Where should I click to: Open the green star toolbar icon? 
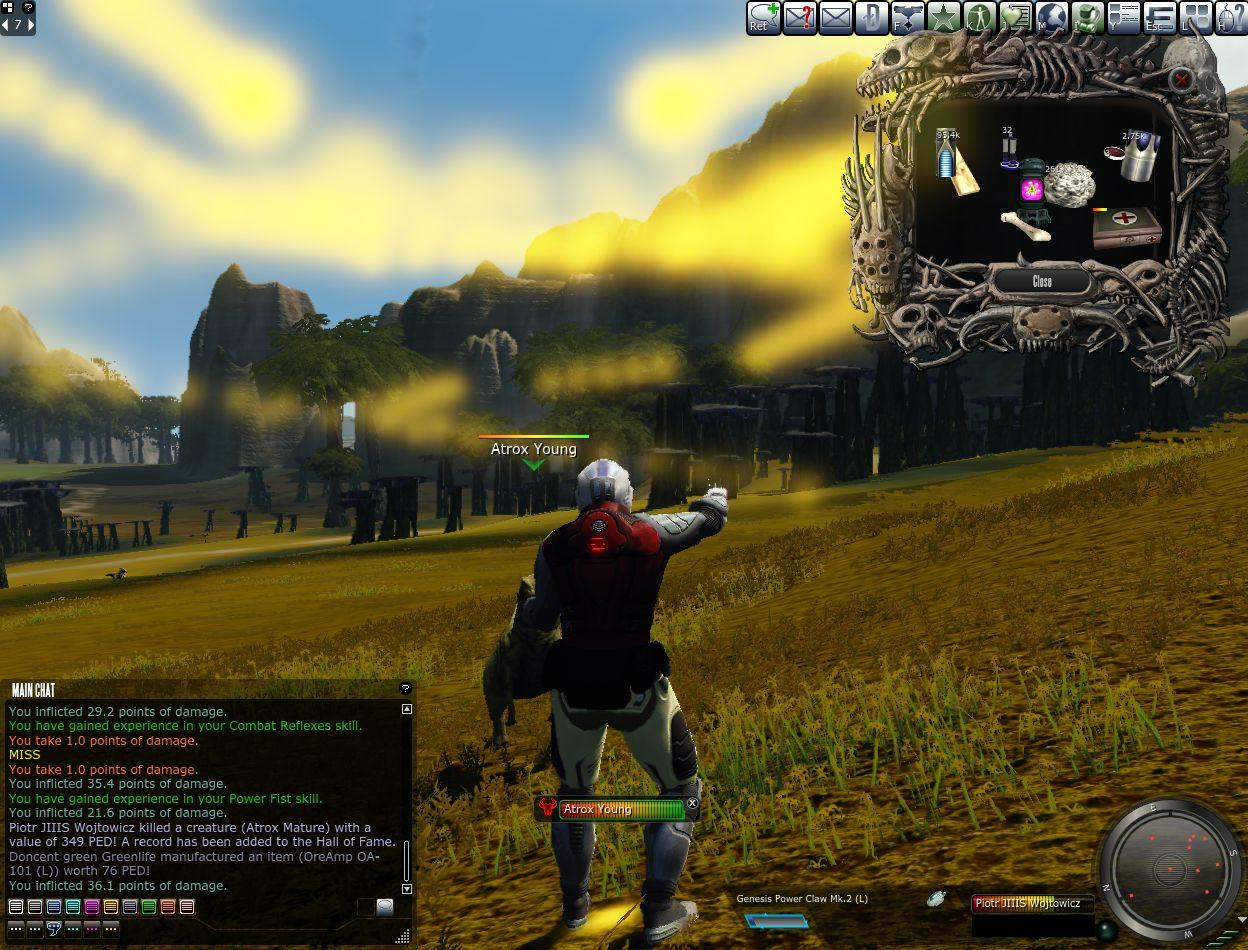coord(943,18)
